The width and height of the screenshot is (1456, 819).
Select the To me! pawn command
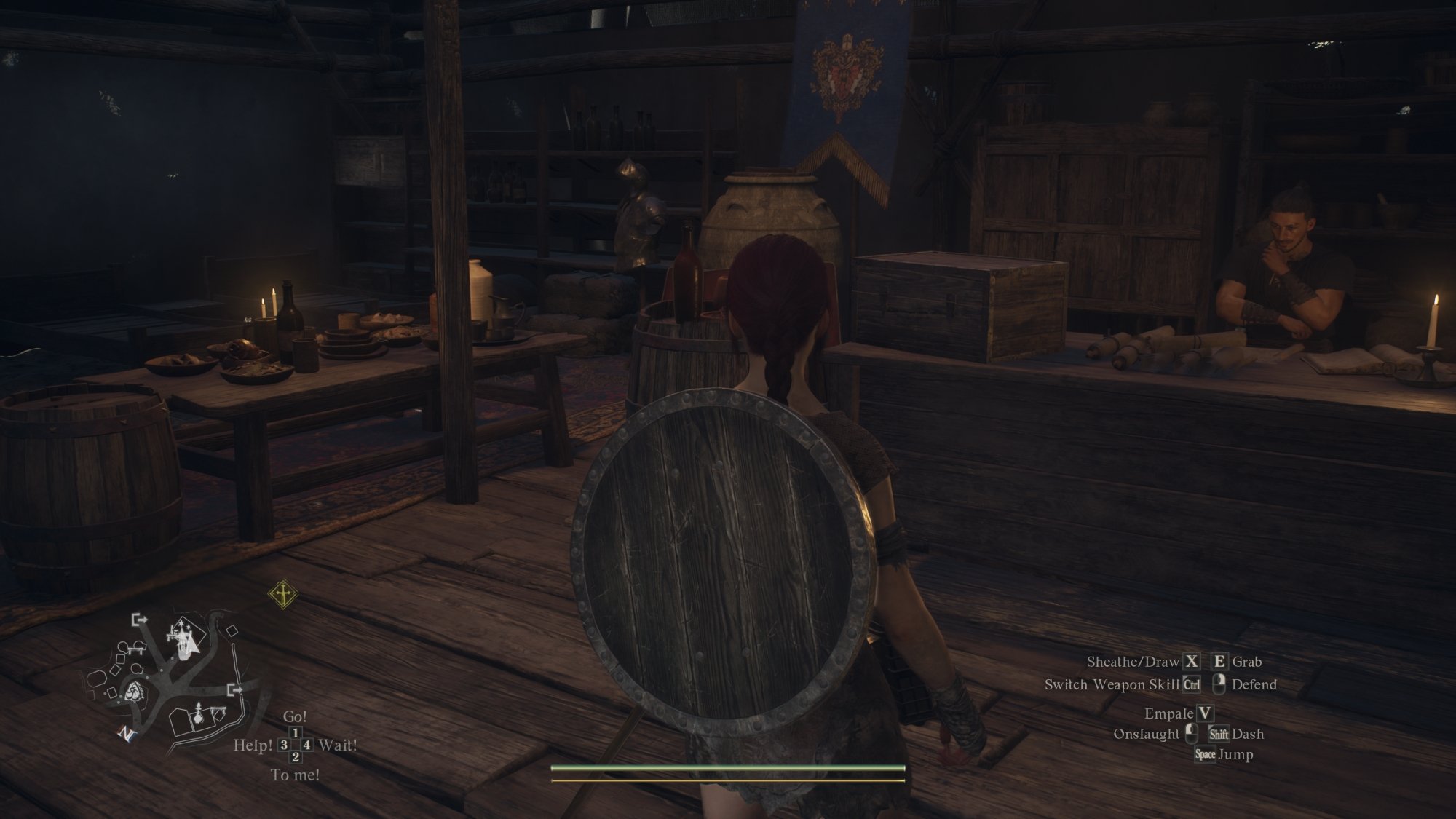(x=296, y=775)
